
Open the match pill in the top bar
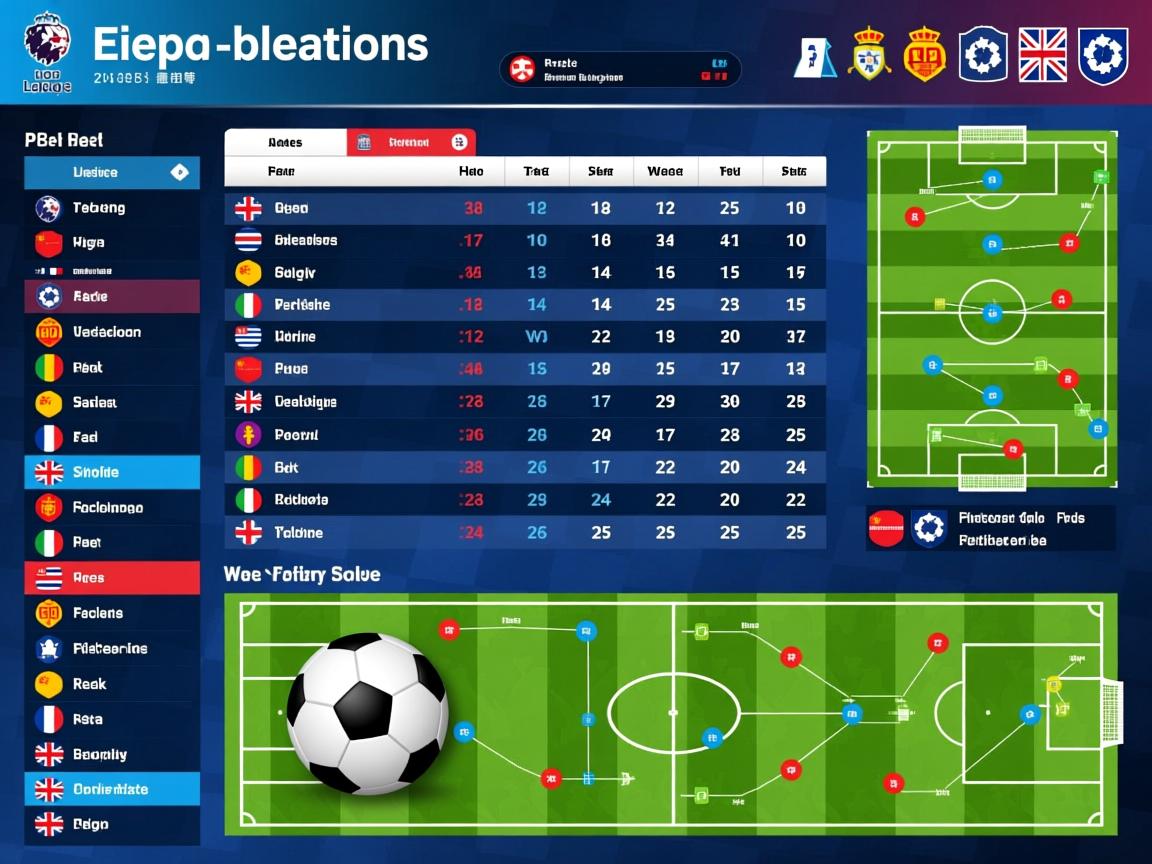pyautogui.click(x=620, y=70)
